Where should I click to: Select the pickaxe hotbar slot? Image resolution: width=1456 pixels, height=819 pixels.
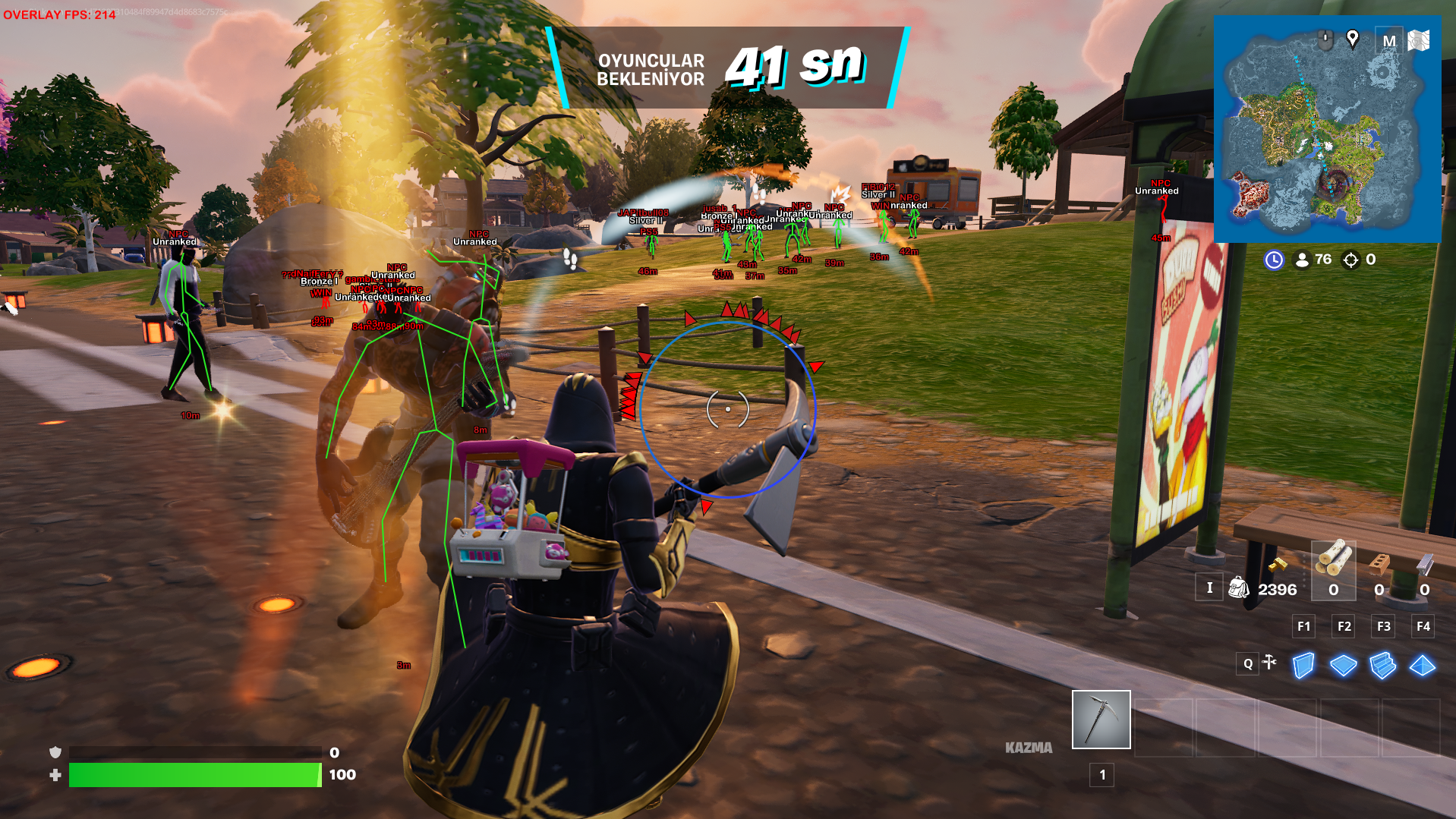1101,719
